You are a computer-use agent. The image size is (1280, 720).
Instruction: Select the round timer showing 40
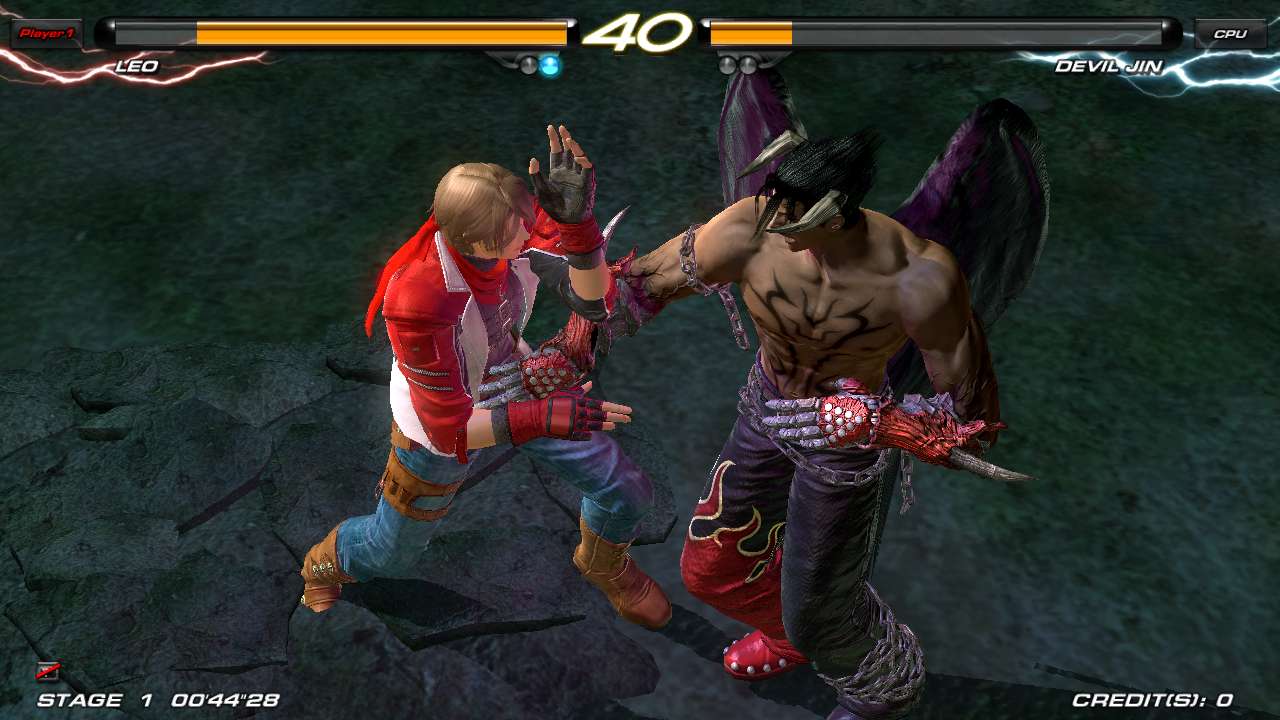pyautogui.click(x=639, y=33)
